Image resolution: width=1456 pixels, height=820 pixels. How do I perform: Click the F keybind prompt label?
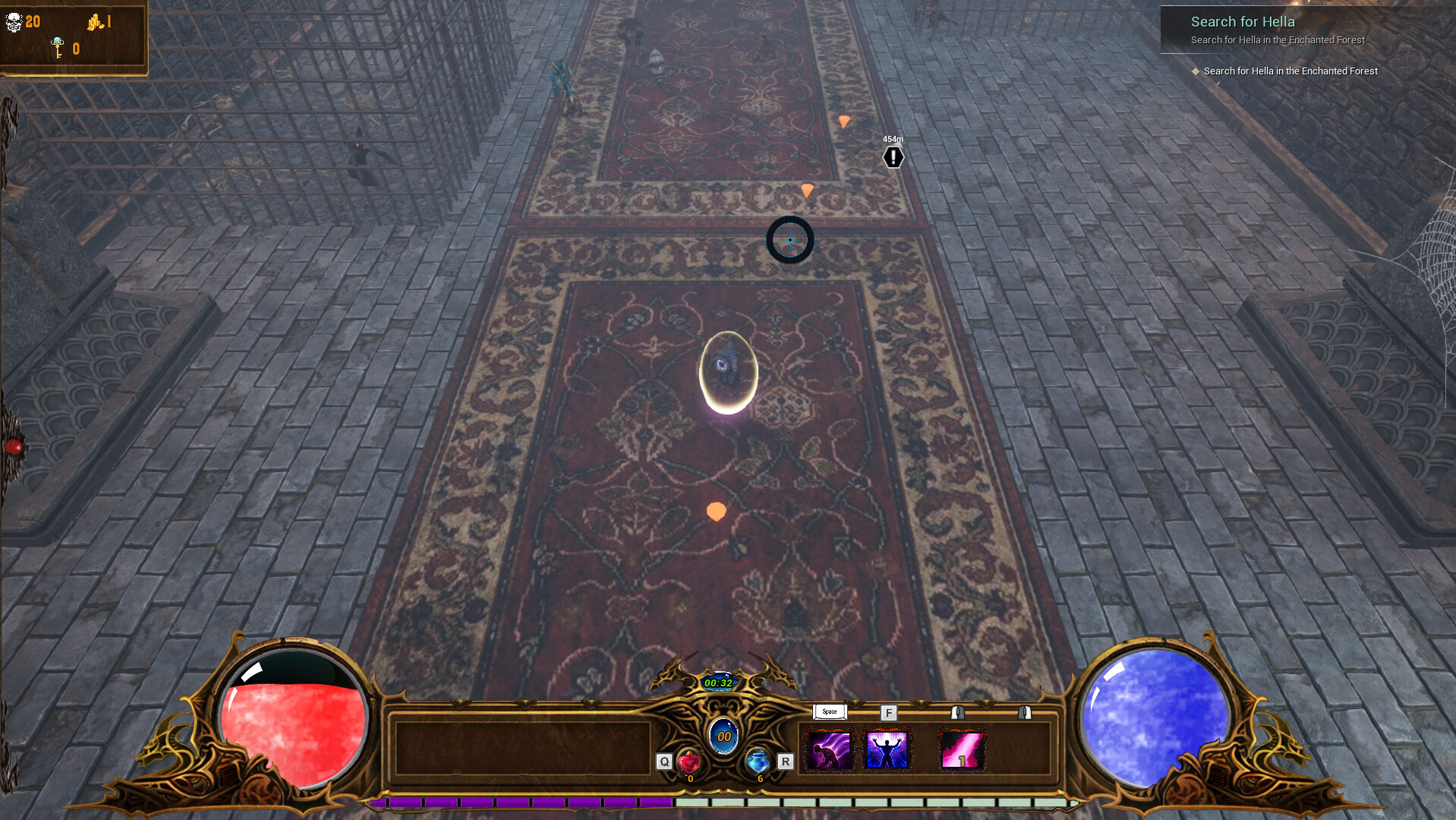point(888,714)
